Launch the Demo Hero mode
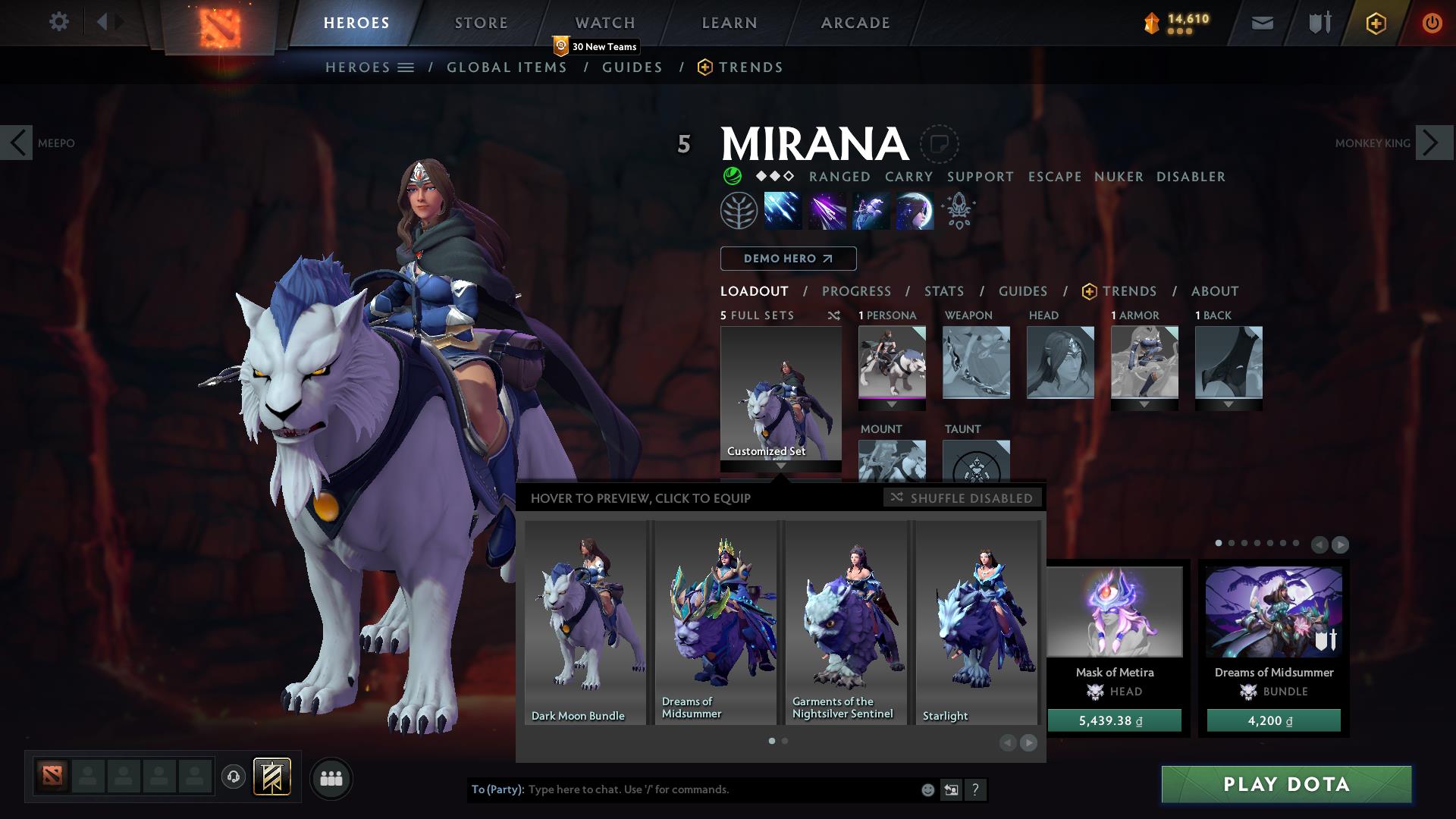Image resolution: width=1456 pixels, height=819 pixels. click(x=788, y=259)
